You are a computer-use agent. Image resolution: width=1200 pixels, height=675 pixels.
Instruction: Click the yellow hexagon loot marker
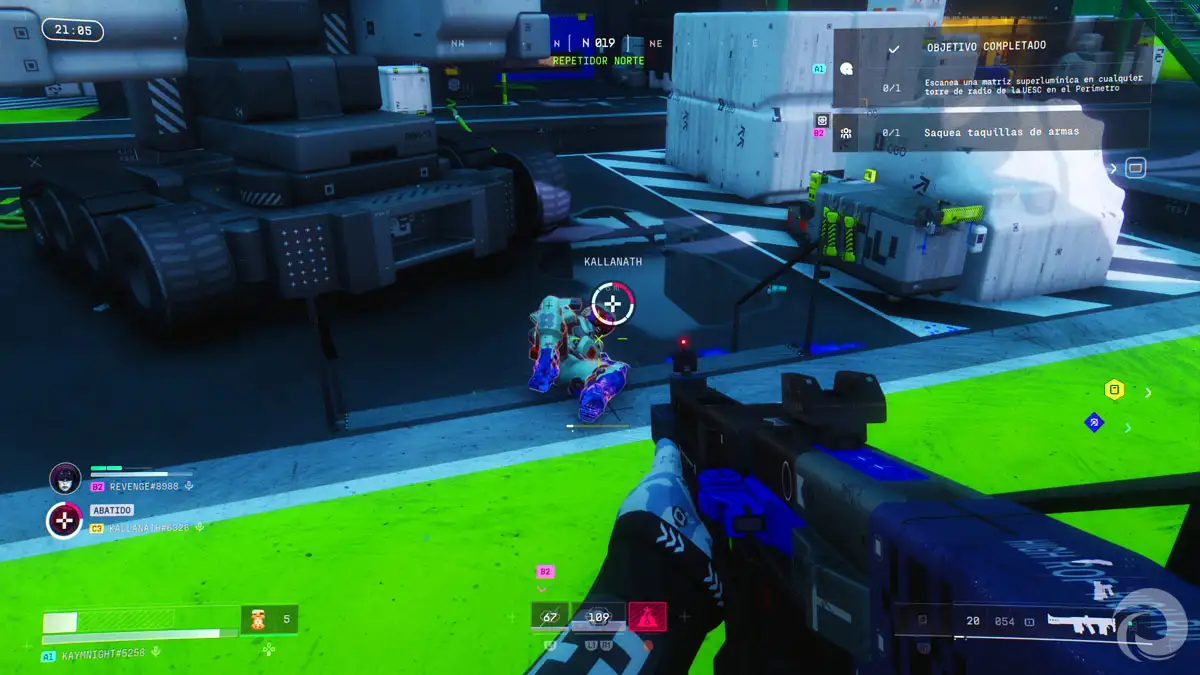(1114, 389)
